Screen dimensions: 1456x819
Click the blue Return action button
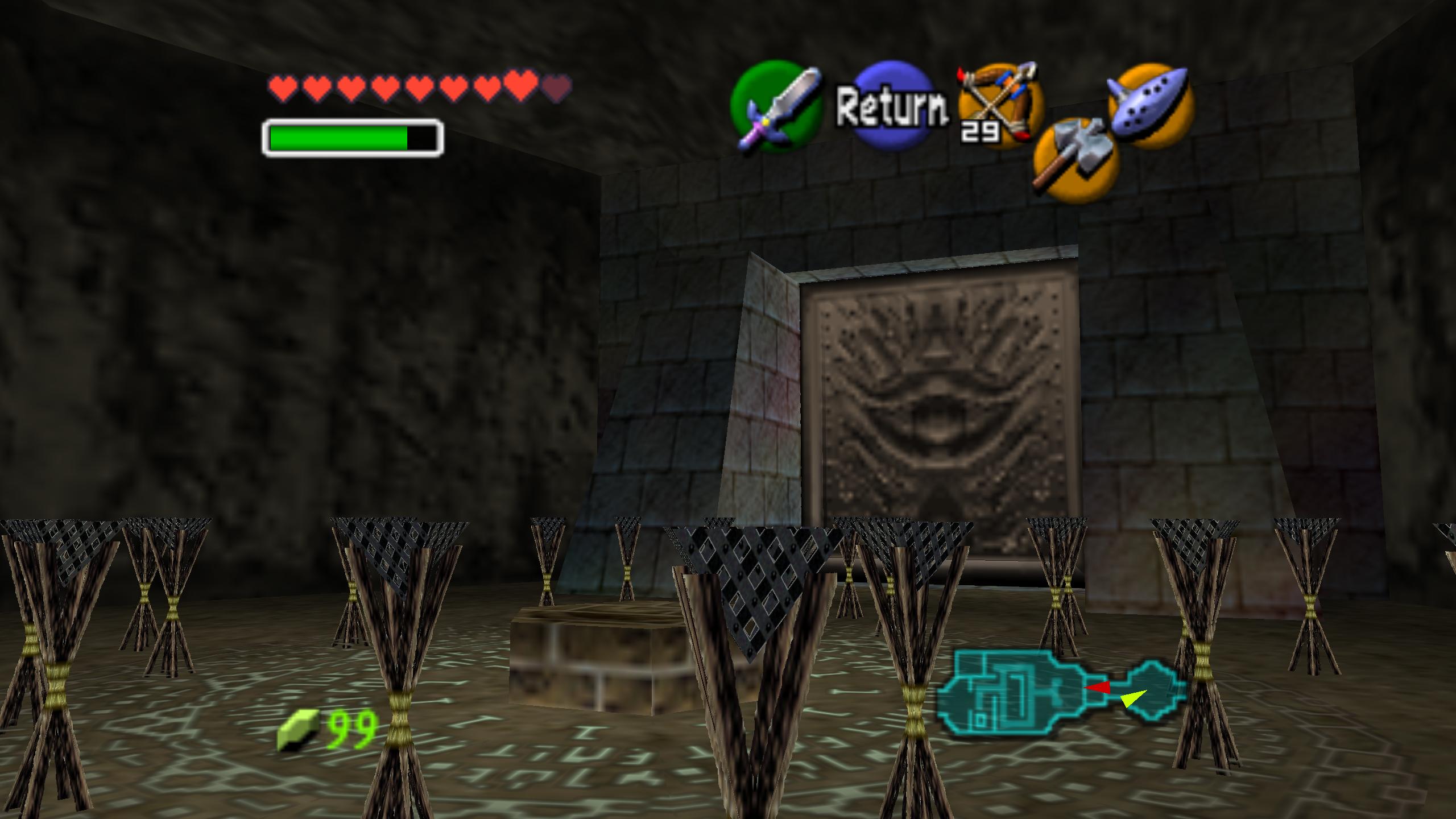click(893, 105)
